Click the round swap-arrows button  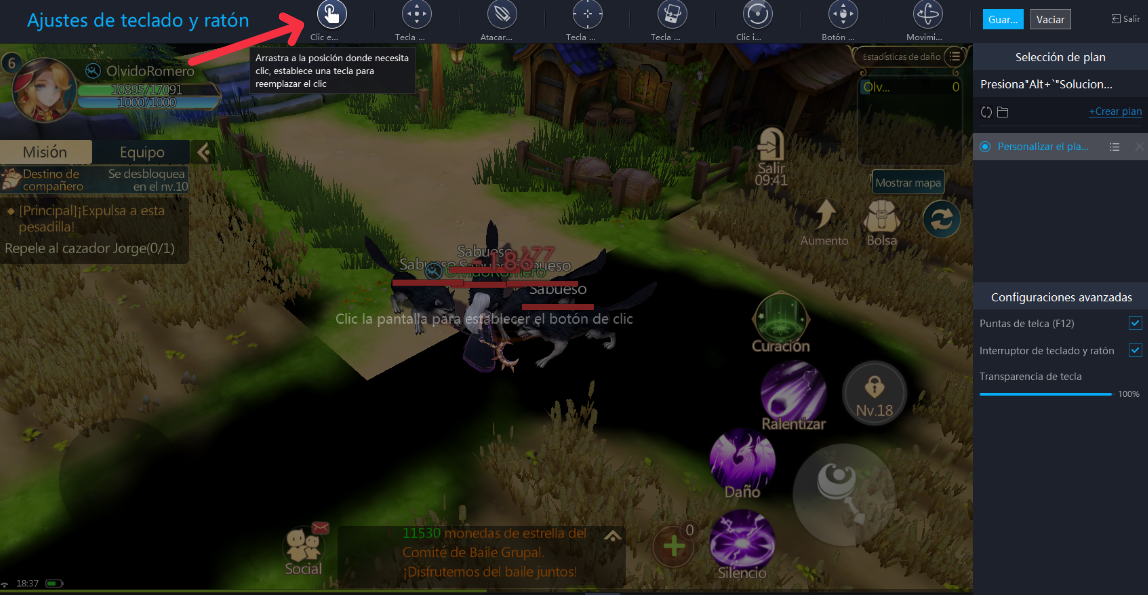[941, 219]
